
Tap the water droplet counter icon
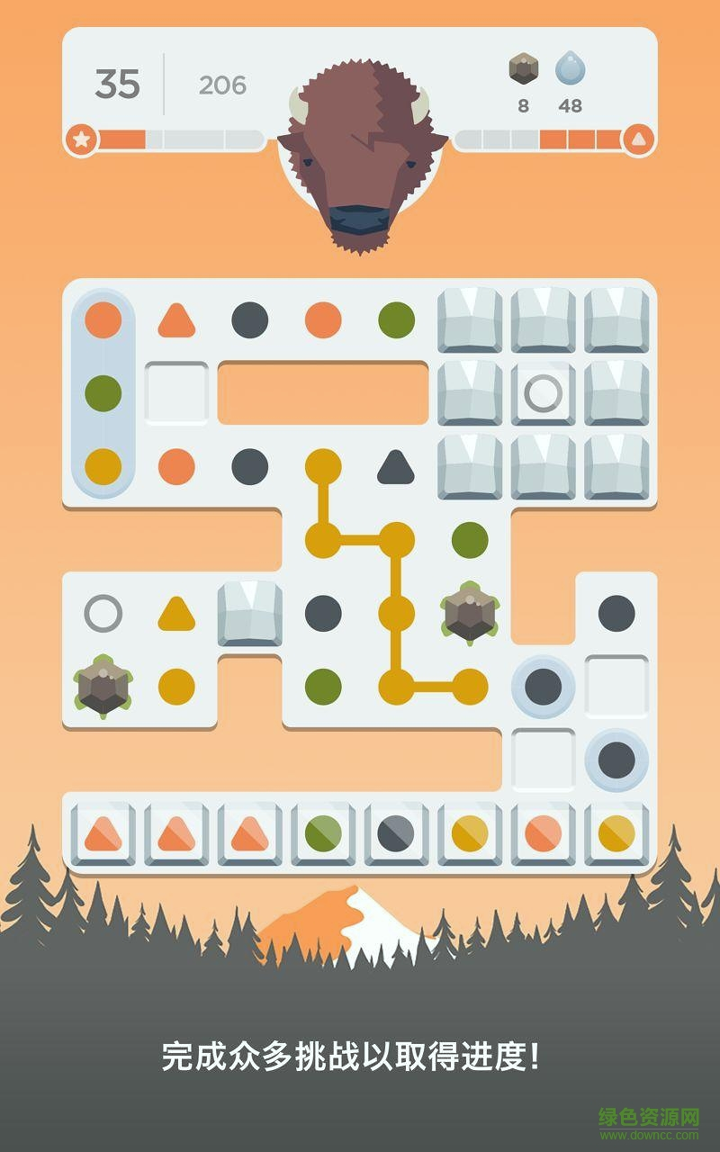pos(570,69)
